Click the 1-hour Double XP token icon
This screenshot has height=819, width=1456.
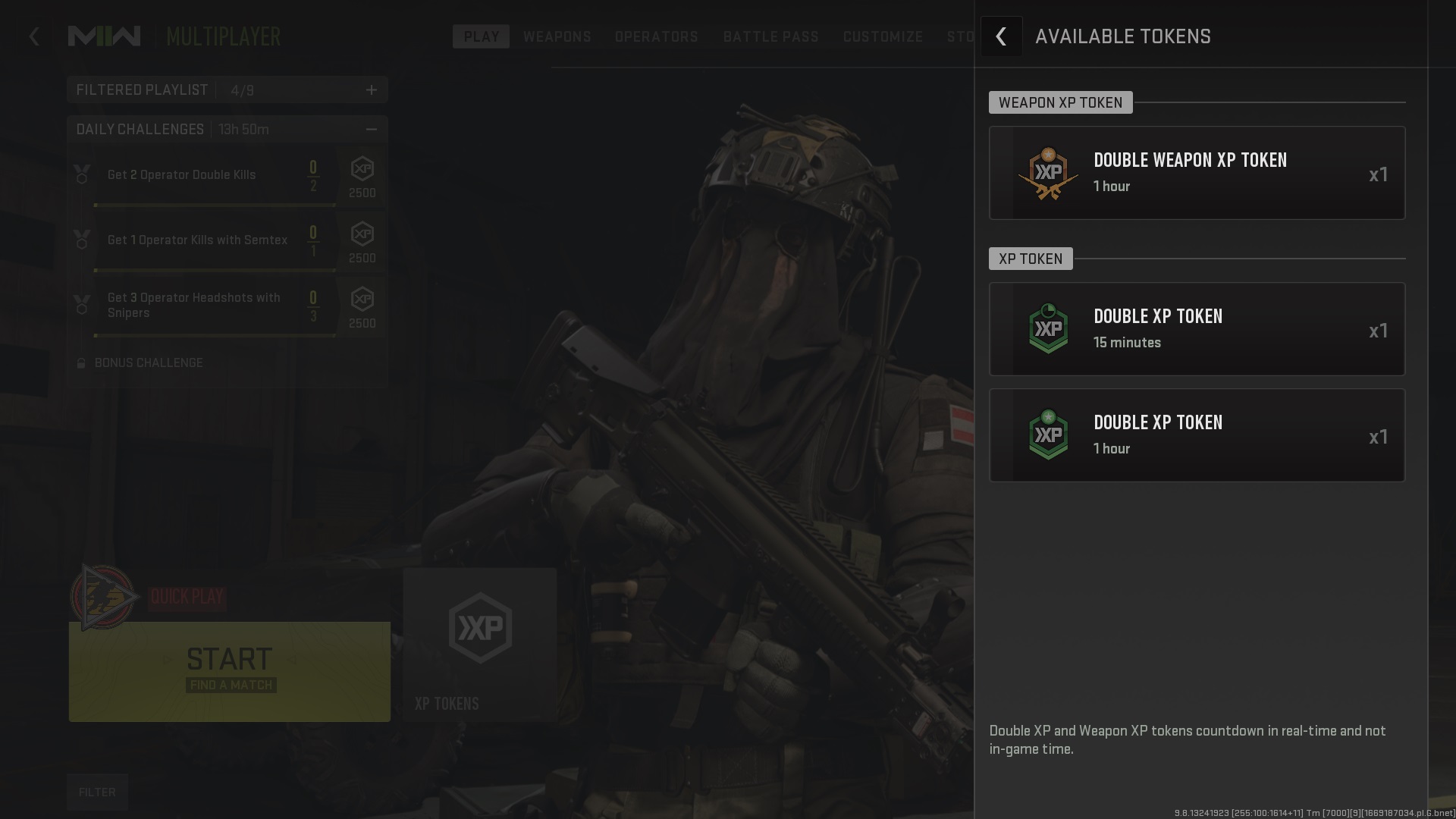point(1049,435)
